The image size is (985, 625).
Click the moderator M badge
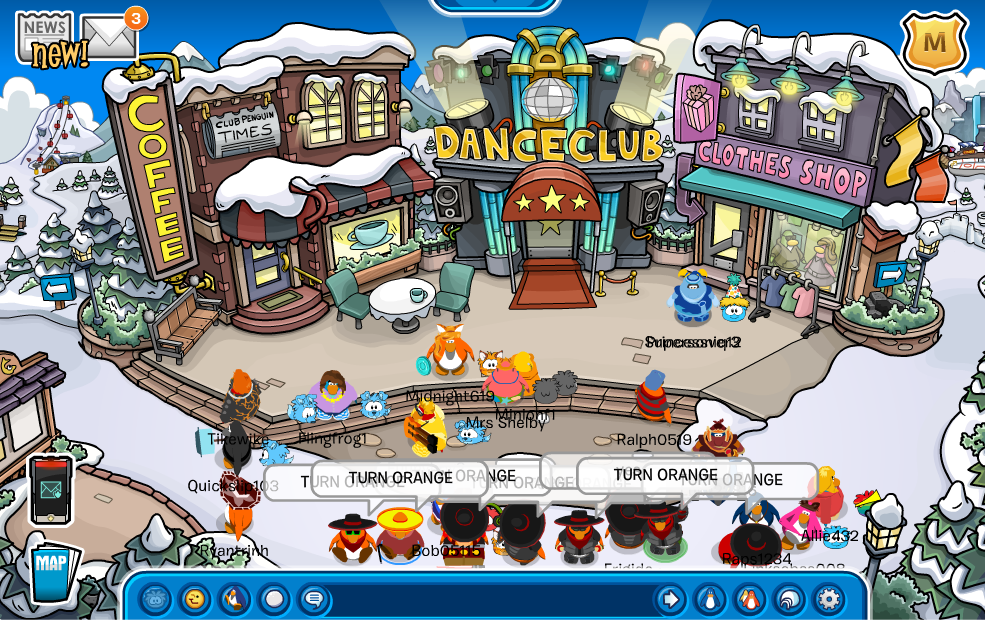[x=934, y=42]
